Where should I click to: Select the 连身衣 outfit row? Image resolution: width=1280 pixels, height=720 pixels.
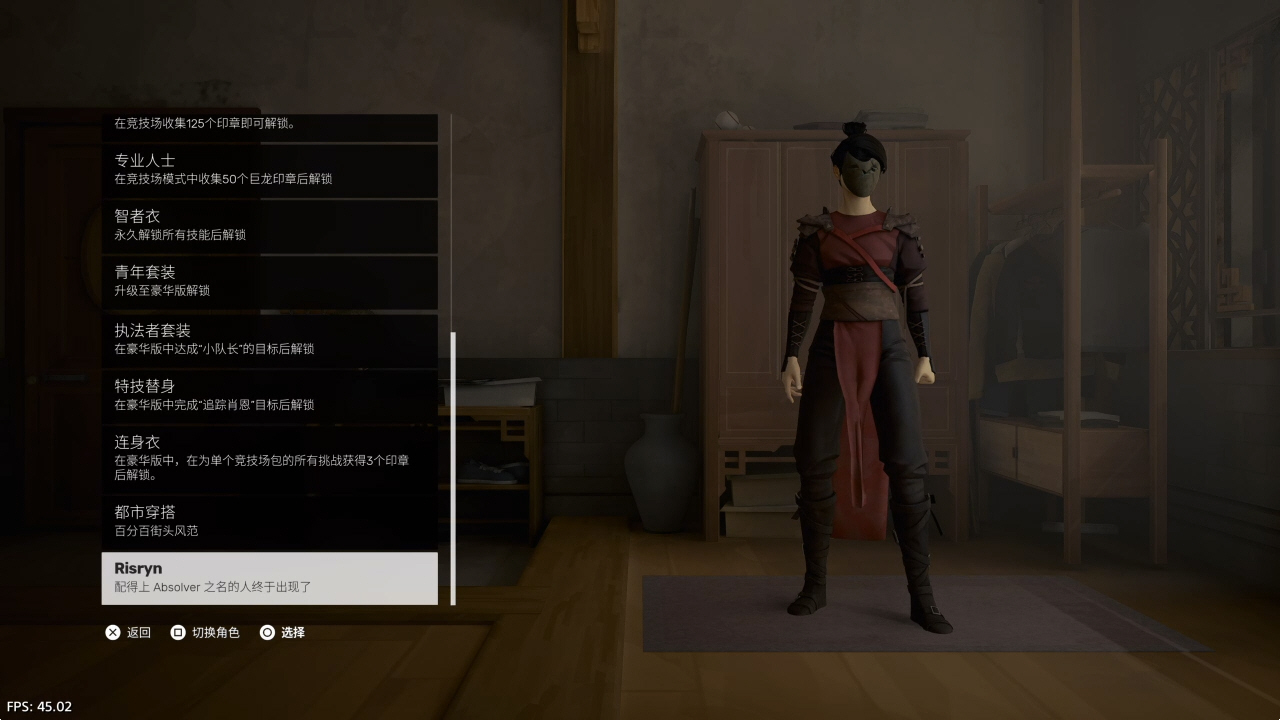269,458
